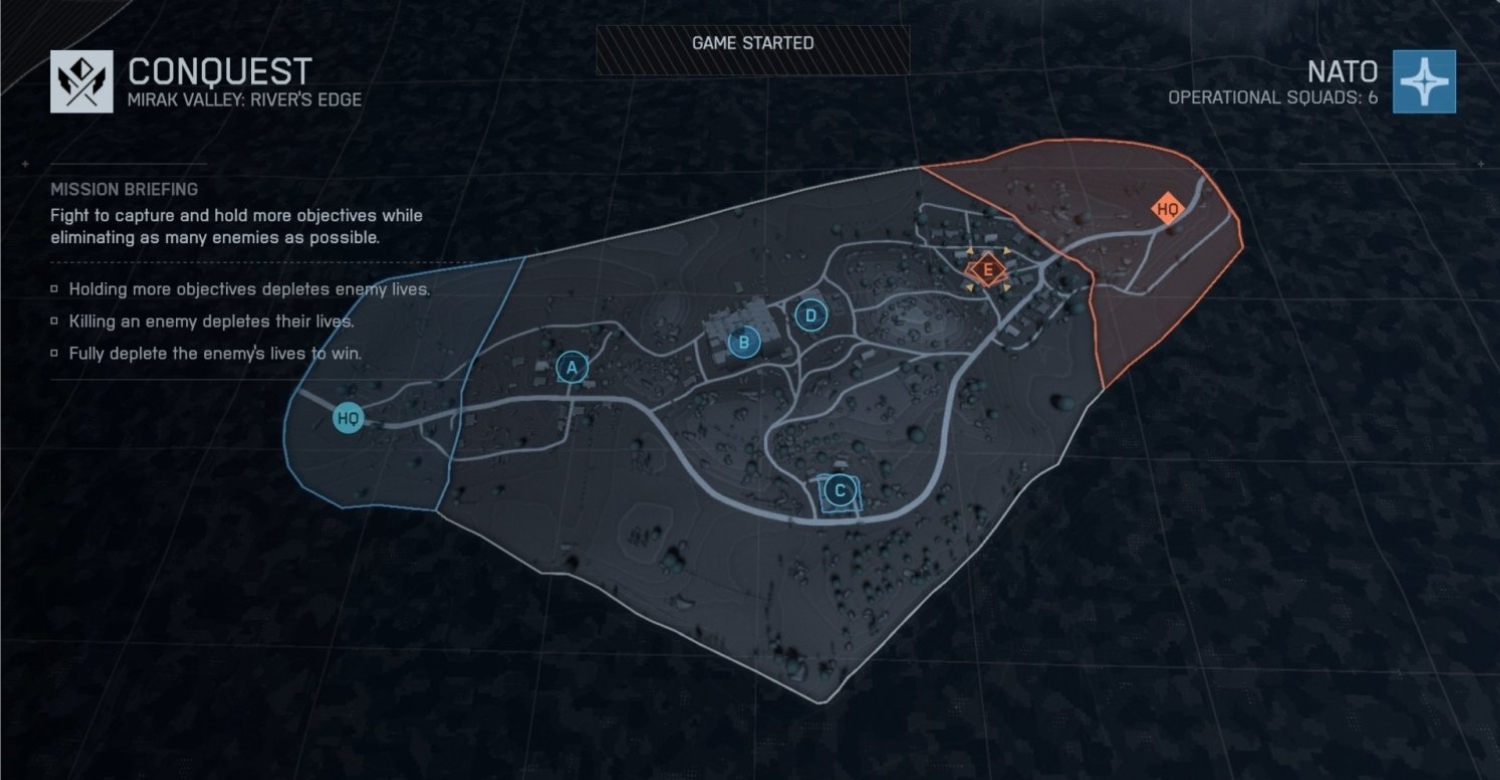Select objective marker A on the map
This screenshot has width=1500, height=780.
[571, 368]
